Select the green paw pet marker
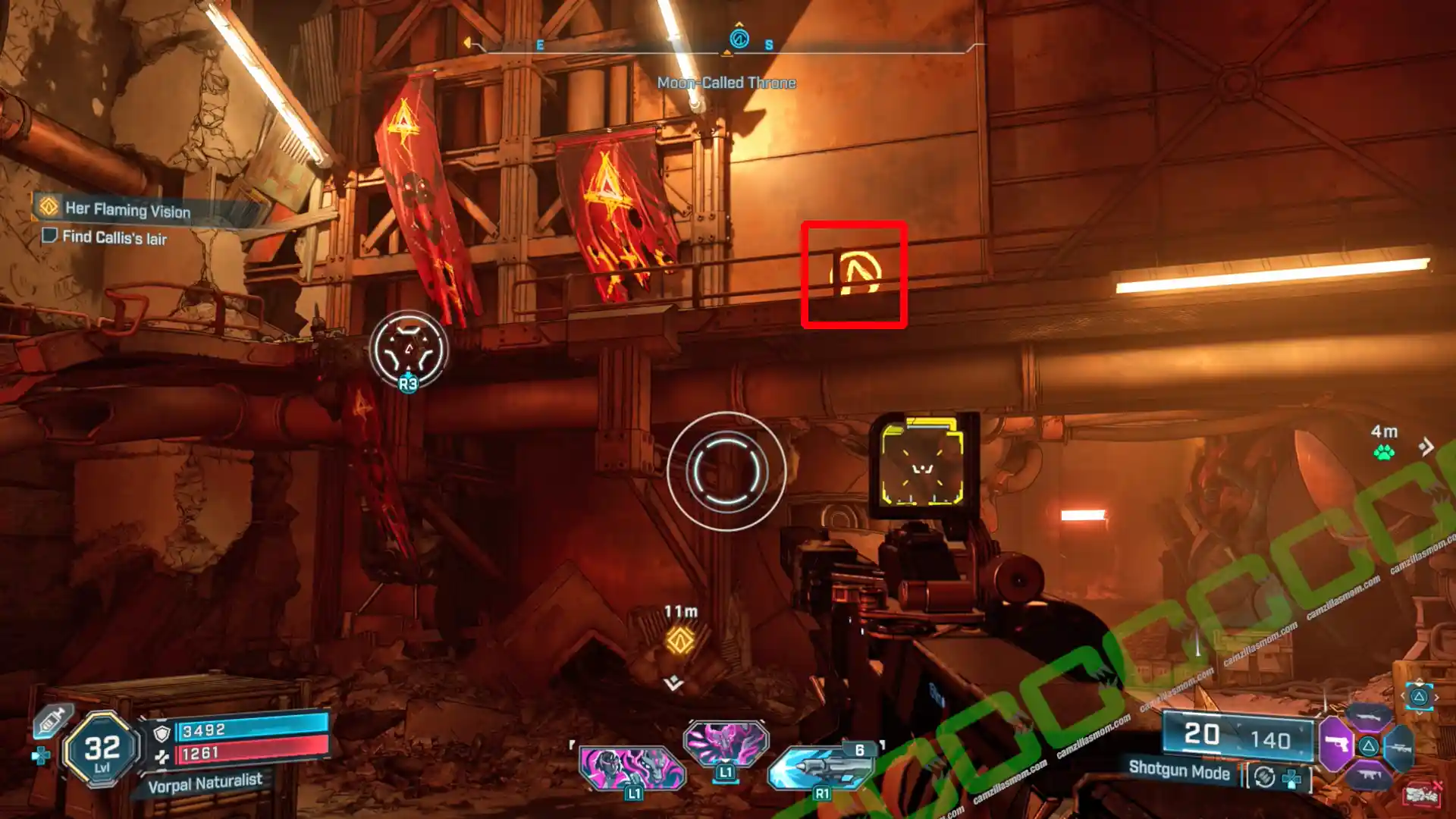Screen dimensions: 1456x819 click(x=1384, y=453)
